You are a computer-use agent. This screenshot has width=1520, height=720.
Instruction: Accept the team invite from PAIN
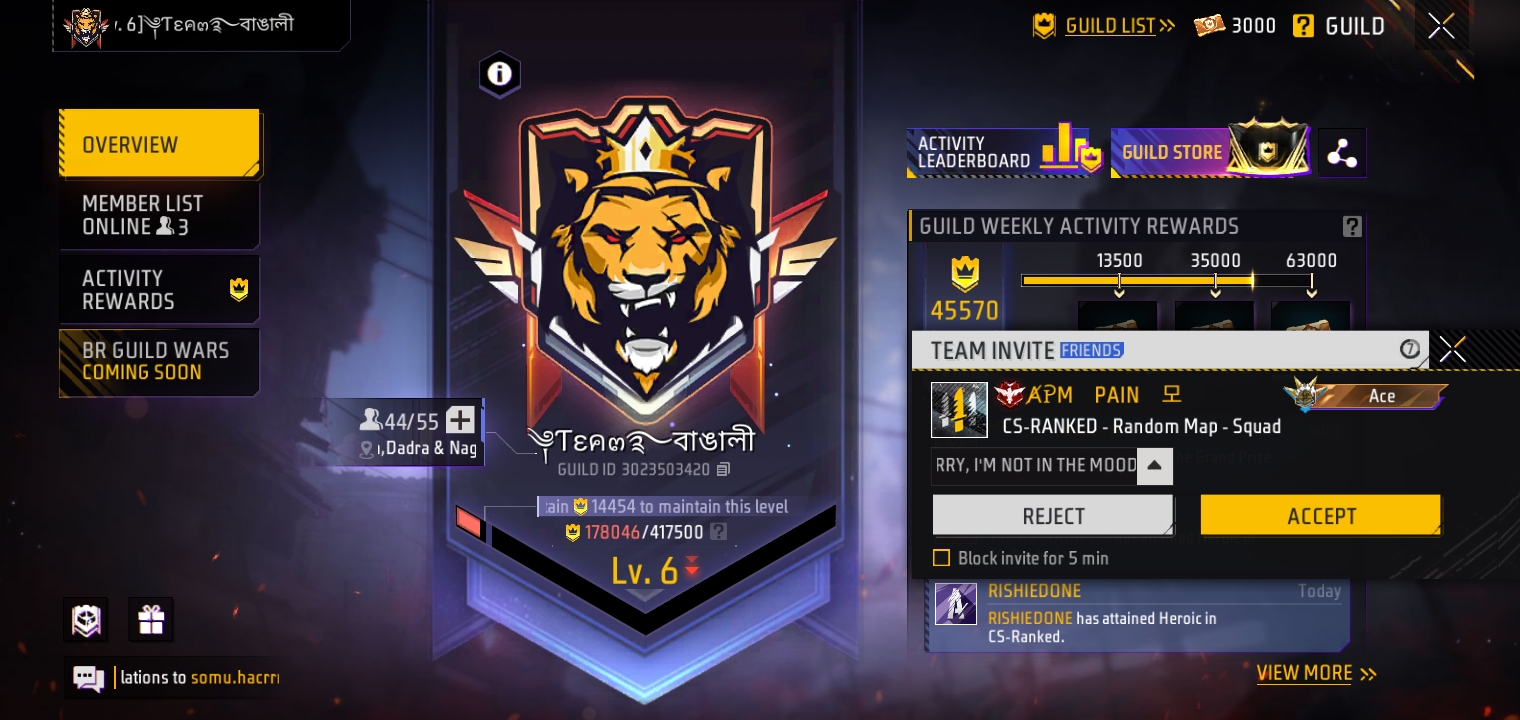click(1321, 515)
